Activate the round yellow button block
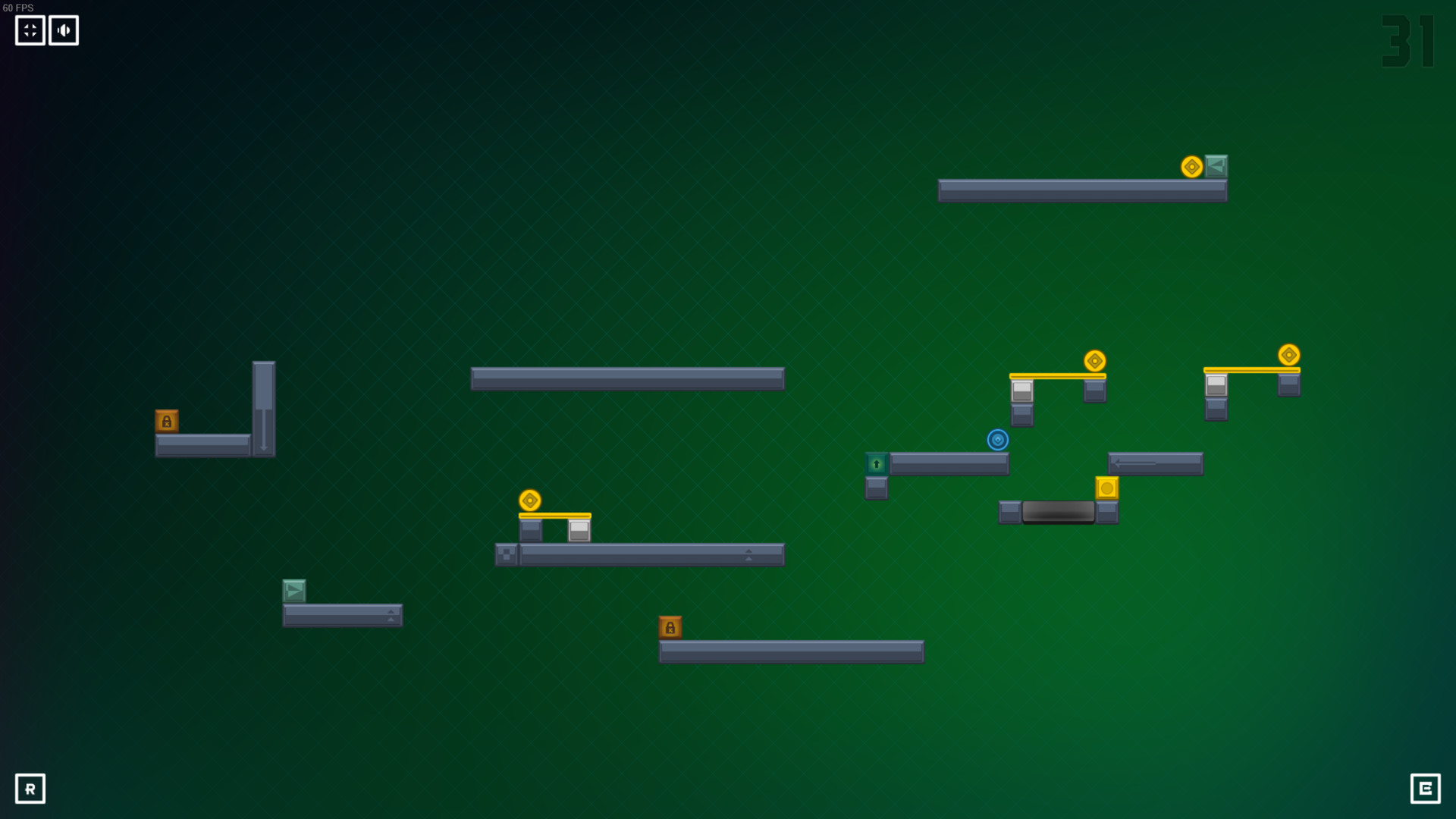This screenshot has width=1456, height=819. pos(1107,489)
